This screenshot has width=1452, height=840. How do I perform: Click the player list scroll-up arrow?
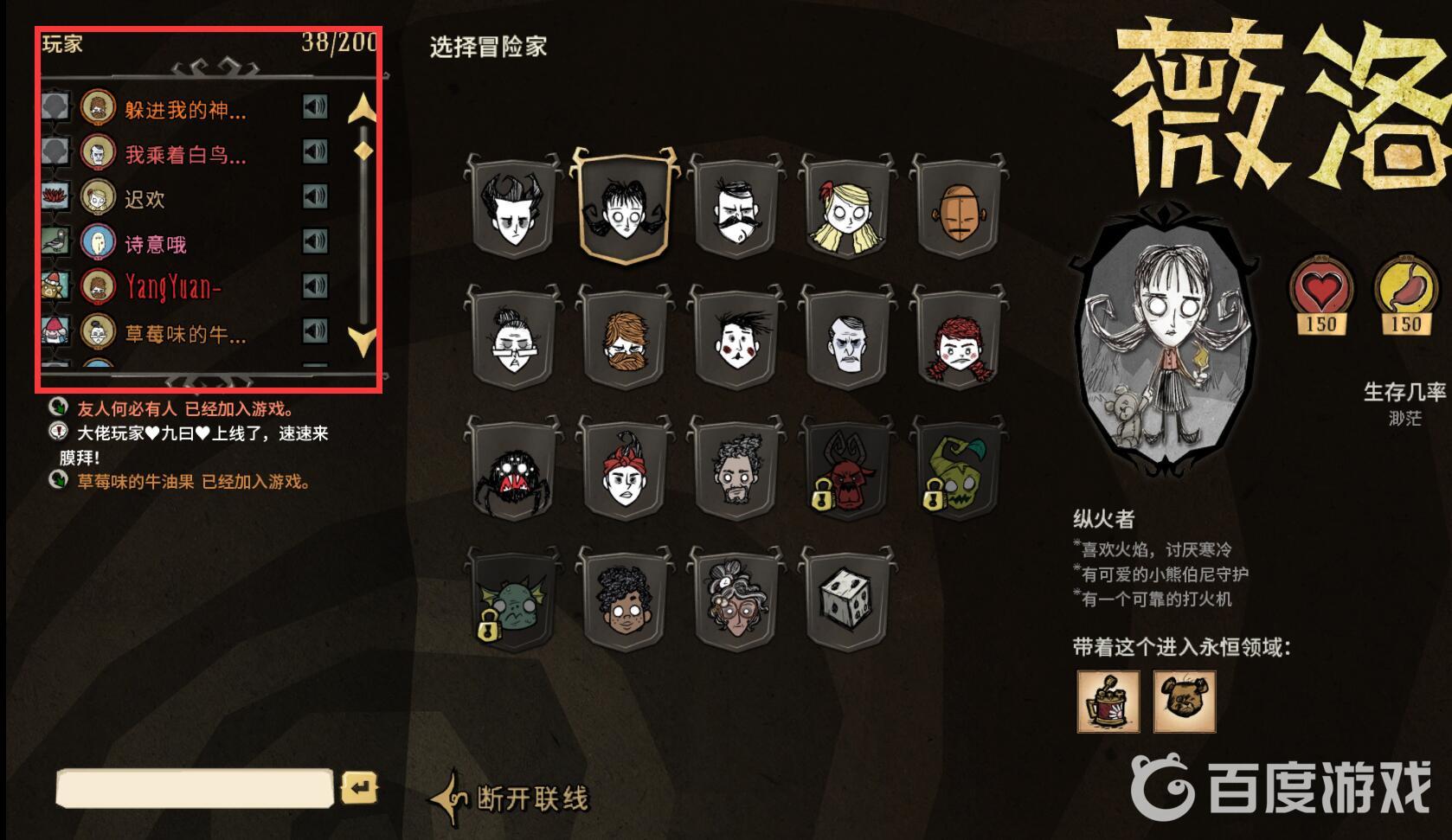(362, 107)
